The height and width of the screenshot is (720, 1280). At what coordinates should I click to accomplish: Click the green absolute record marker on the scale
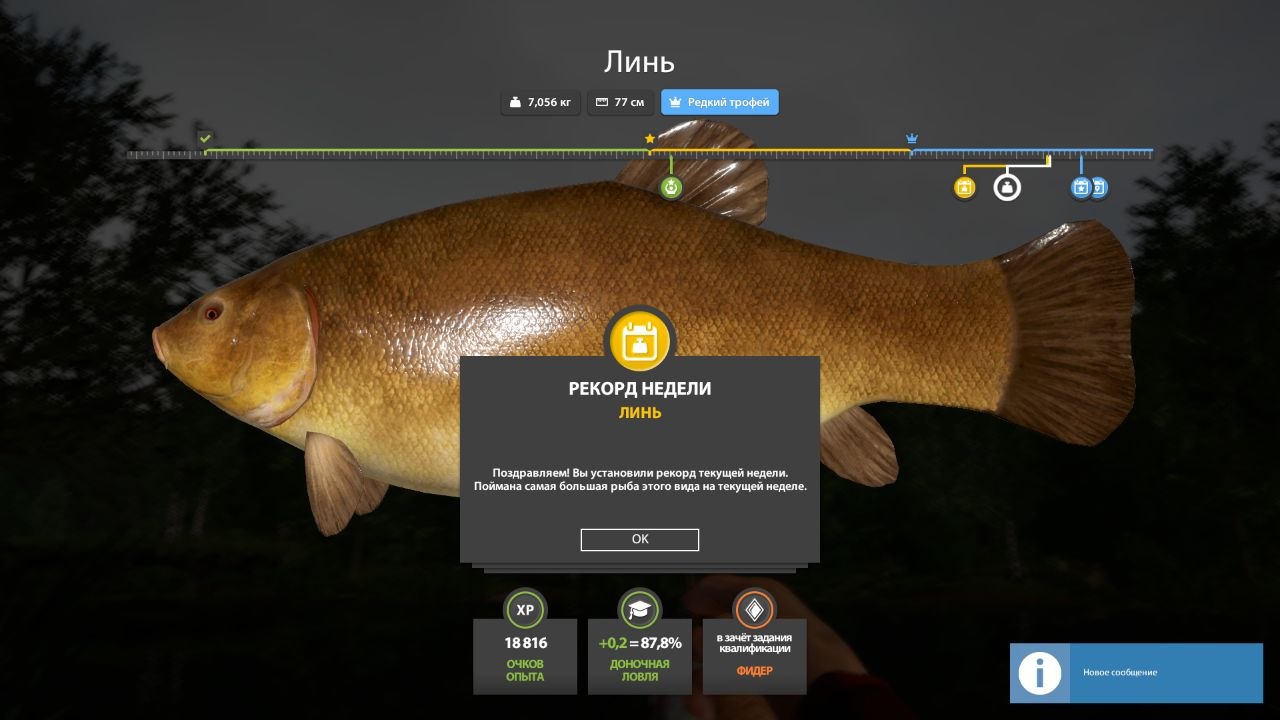pyautogui.click(x=670, y=186)
